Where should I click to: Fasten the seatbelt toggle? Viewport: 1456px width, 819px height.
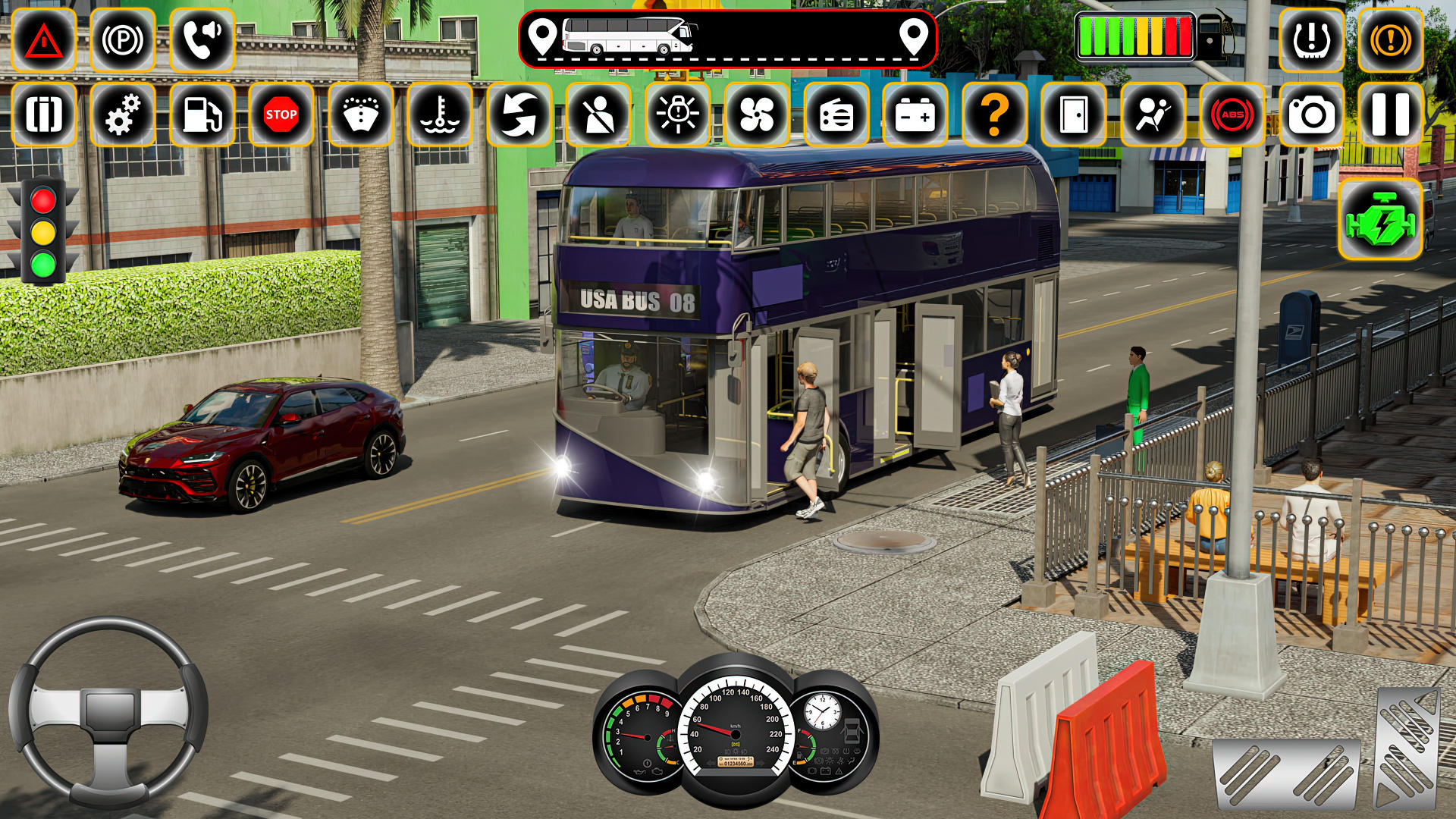[x=599, y=116]
